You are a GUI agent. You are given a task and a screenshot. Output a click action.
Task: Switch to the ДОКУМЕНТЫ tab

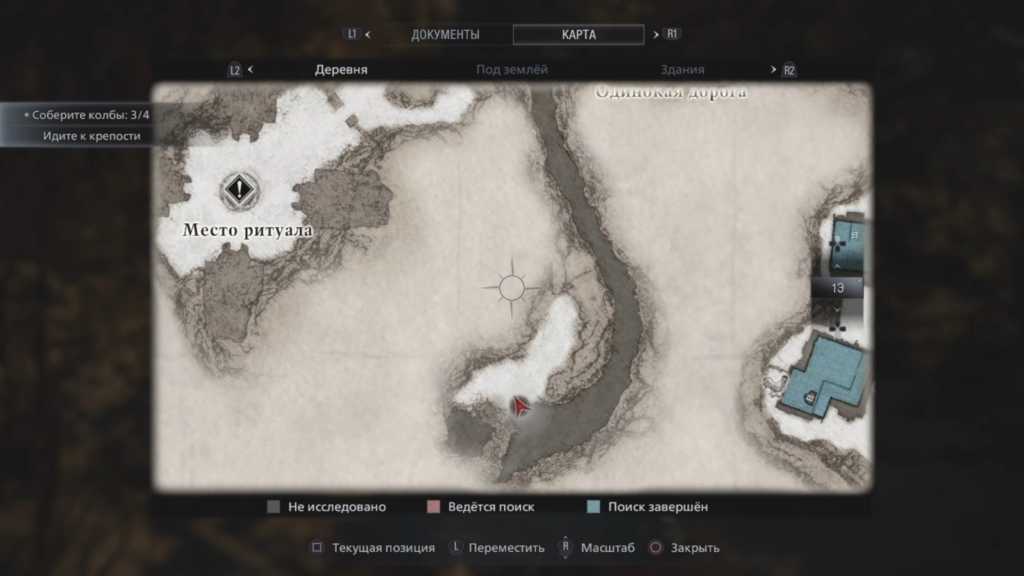click(445, 34)
